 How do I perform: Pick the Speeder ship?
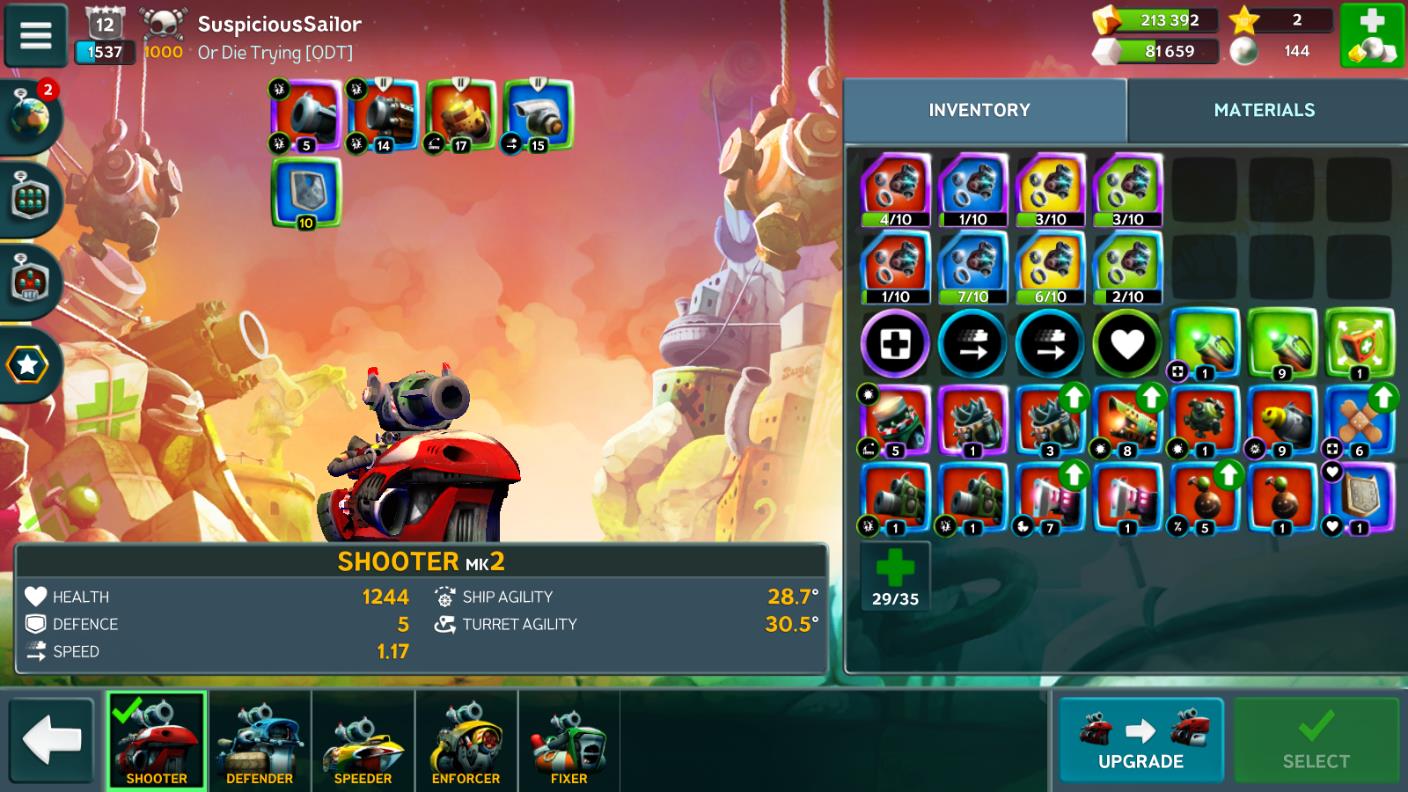pyautogui.click(x=363, y=739)
